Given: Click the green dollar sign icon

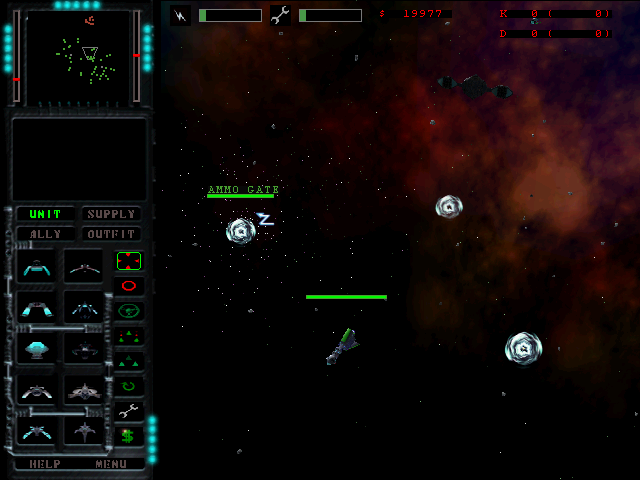Looking at the screenshot, I should click(x=128, y=435).
